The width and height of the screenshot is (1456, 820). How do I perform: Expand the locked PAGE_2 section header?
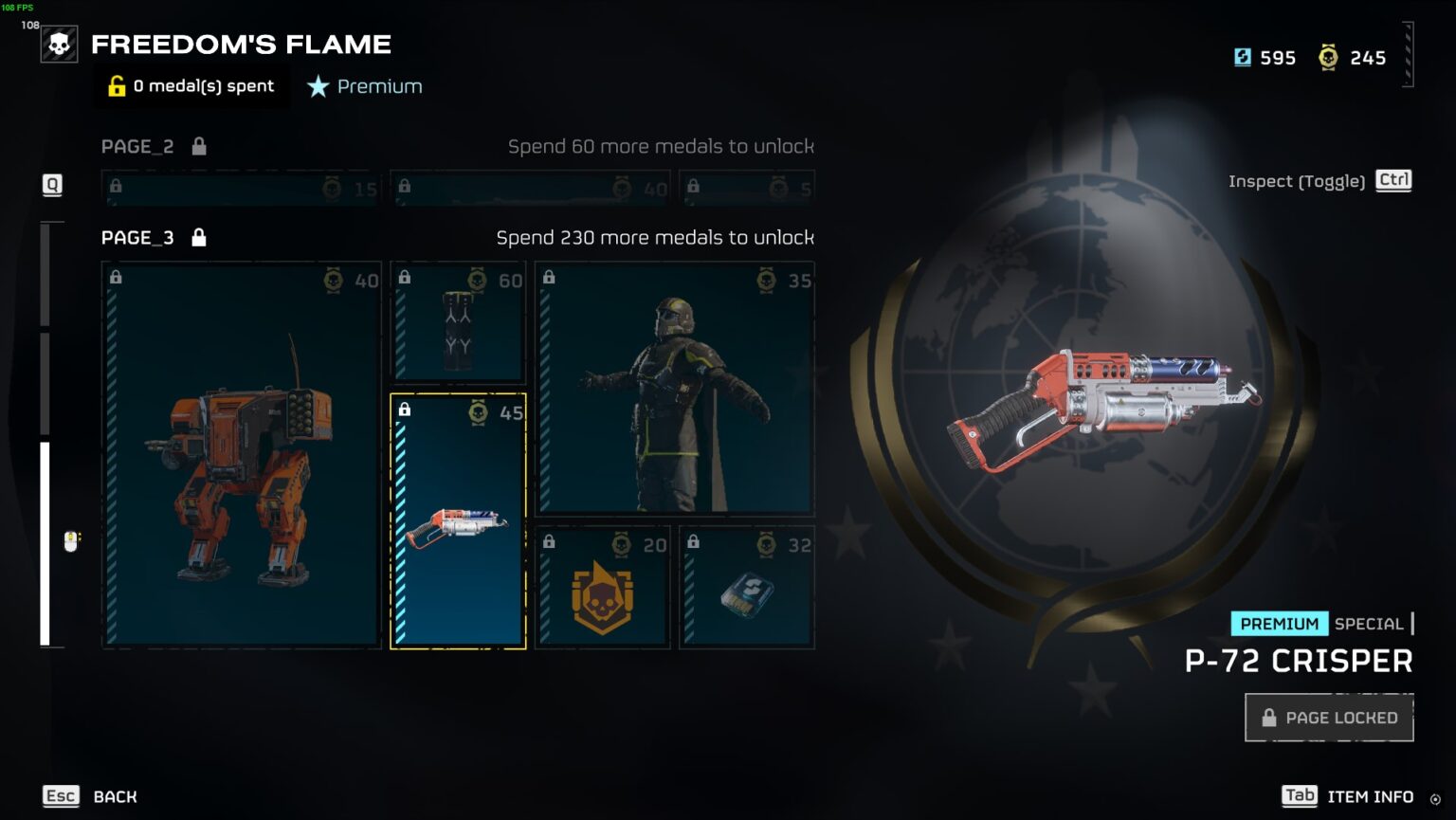pyautogui.click(x=137, y=146)
